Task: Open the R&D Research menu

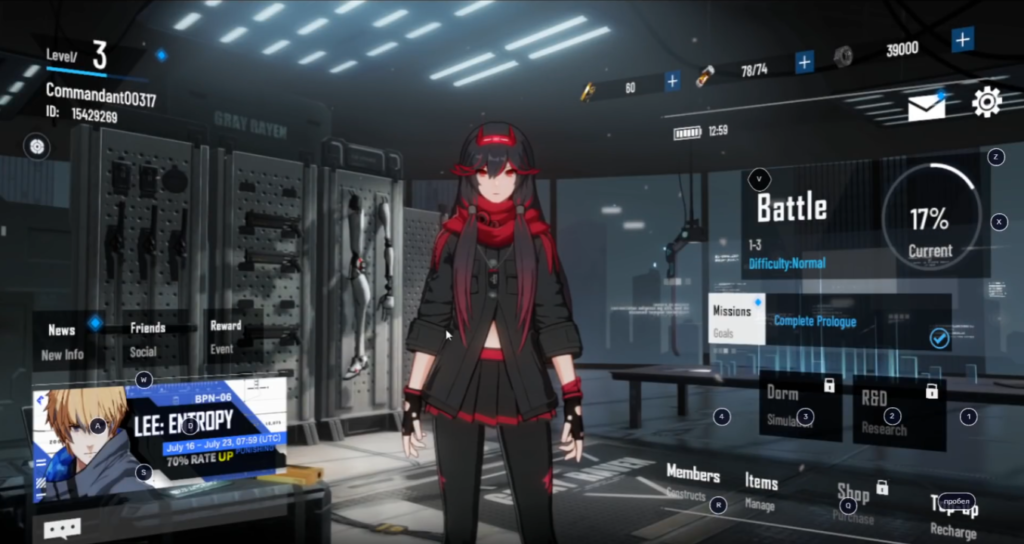Action: pos(898,410)
